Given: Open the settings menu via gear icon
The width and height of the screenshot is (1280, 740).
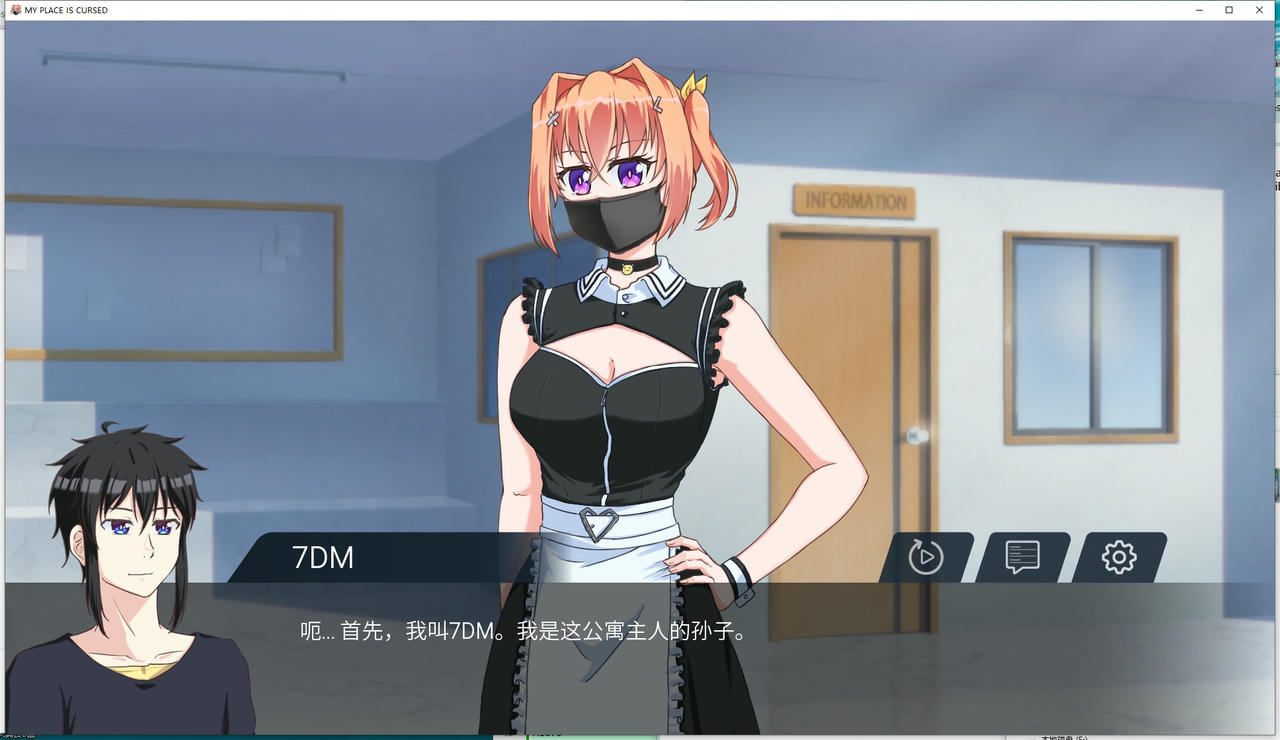Looking at the screenshot, I should 1118,558.
